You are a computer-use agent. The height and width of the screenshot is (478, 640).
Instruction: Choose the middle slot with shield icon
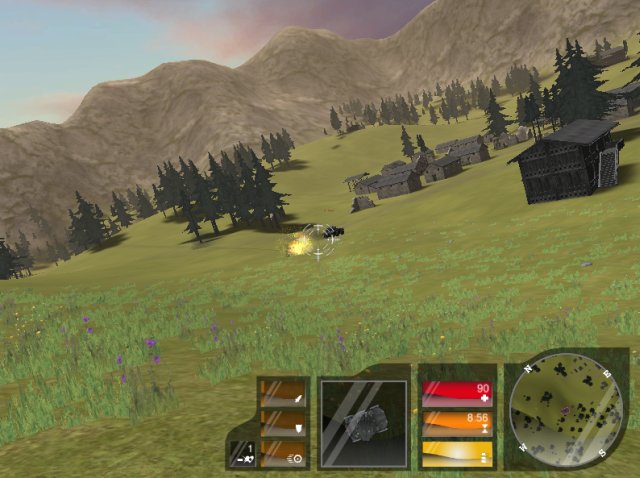284,425
